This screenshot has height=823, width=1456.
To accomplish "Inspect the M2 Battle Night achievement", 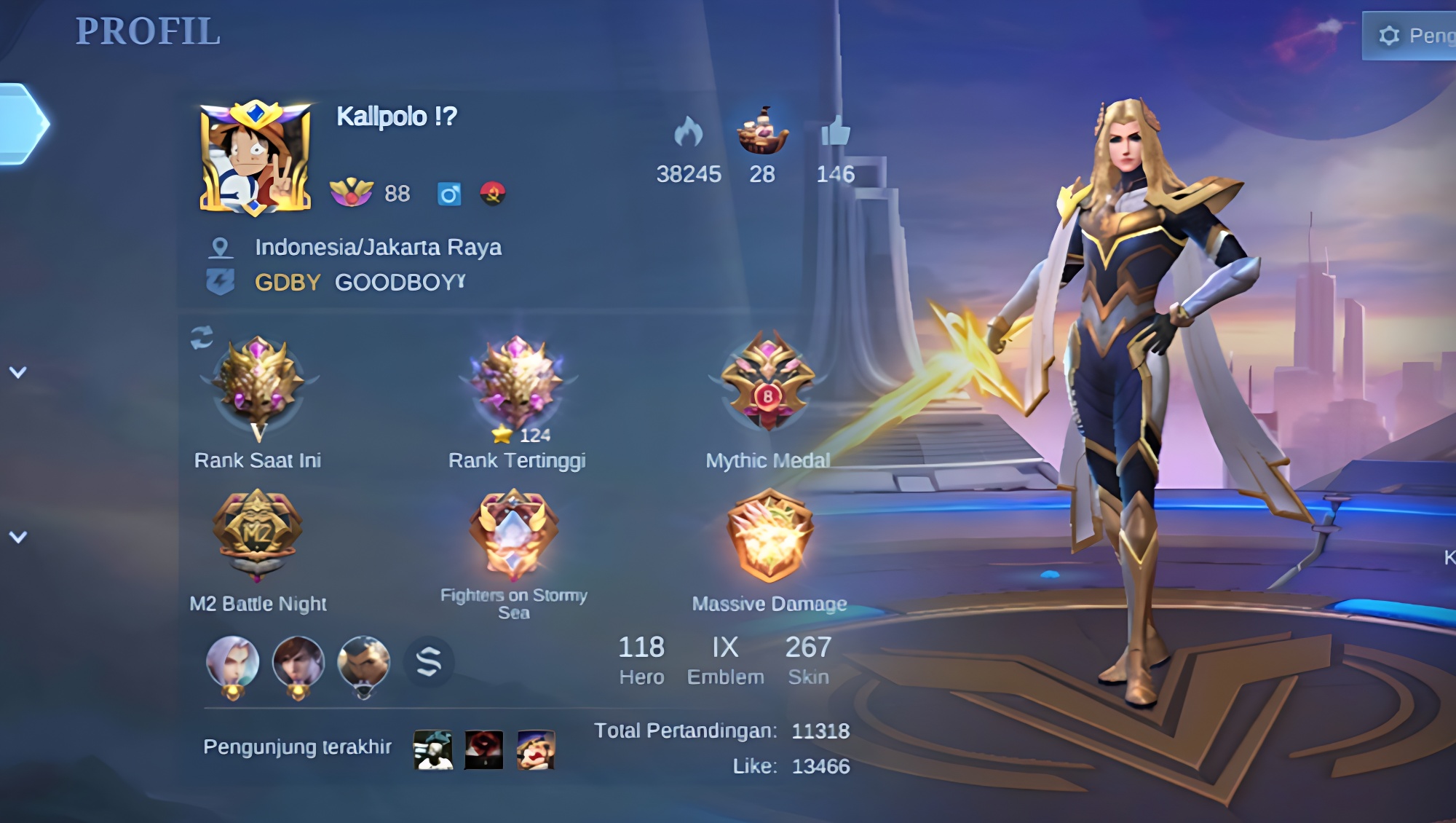I will pyautogui.click(x=257, y=534).
